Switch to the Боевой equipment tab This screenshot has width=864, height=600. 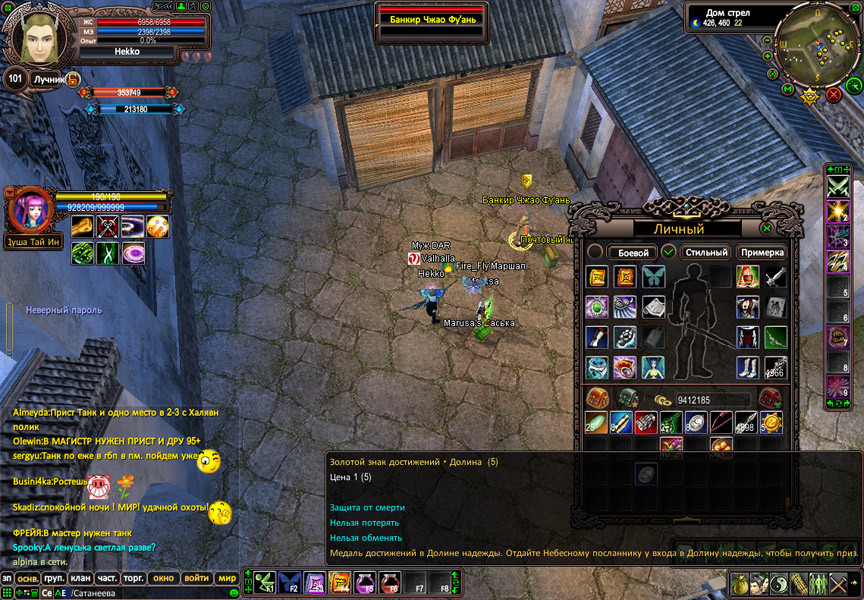point(632,253)
